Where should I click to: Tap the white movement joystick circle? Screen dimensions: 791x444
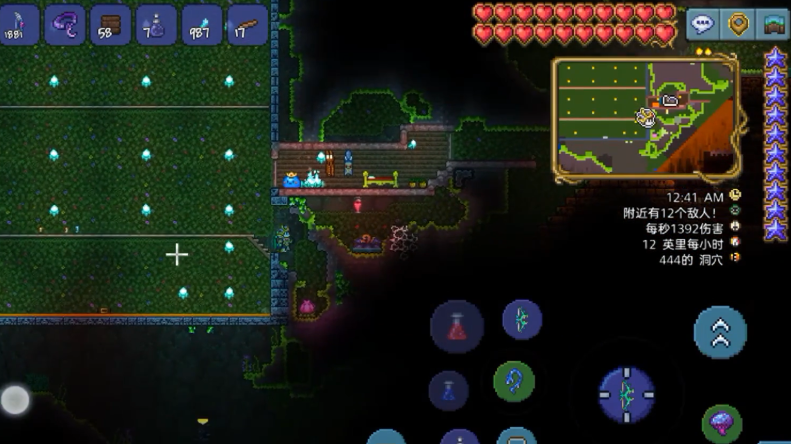15,400
